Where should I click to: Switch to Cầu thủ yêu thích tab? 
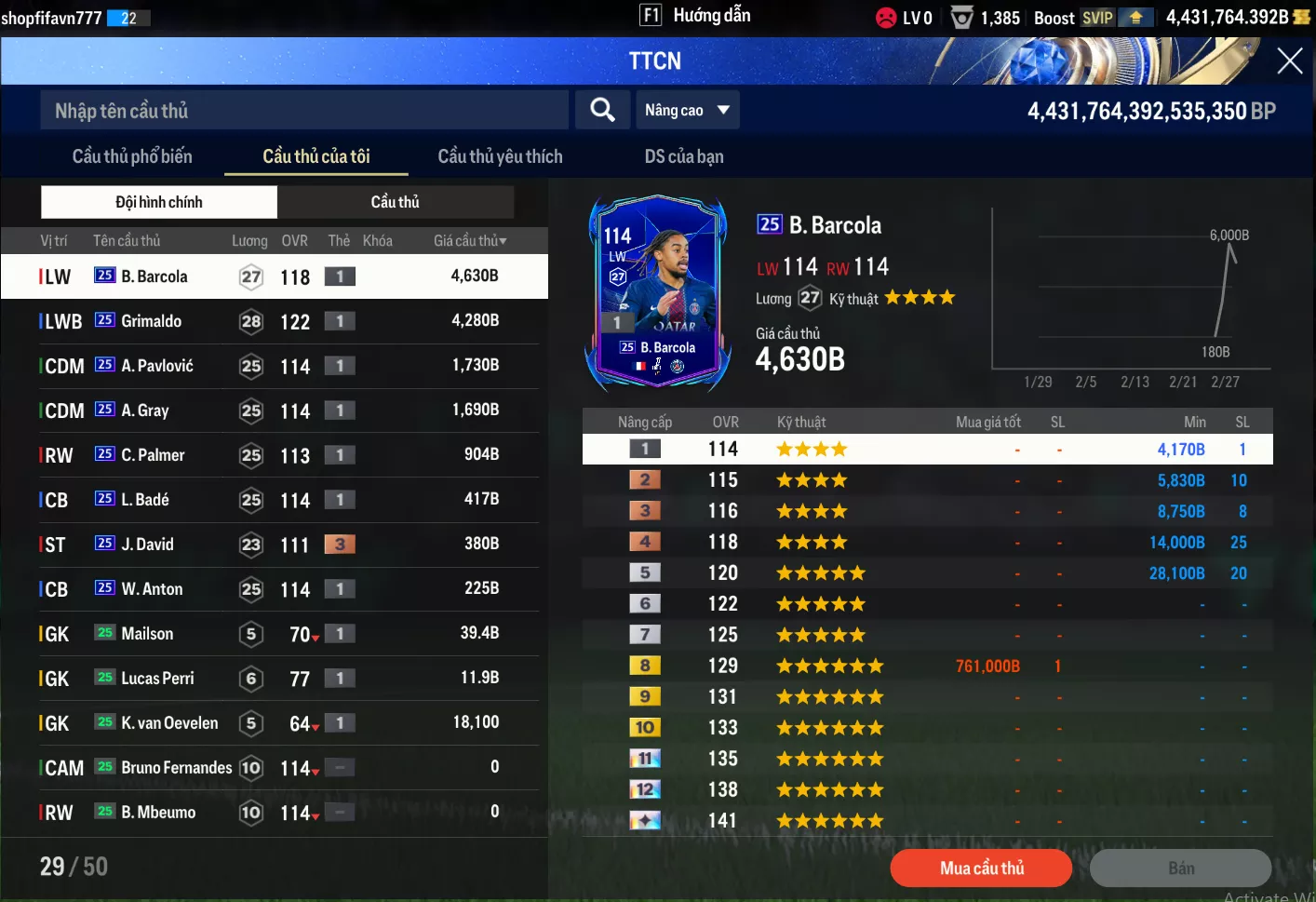click(x=500, y=156)
